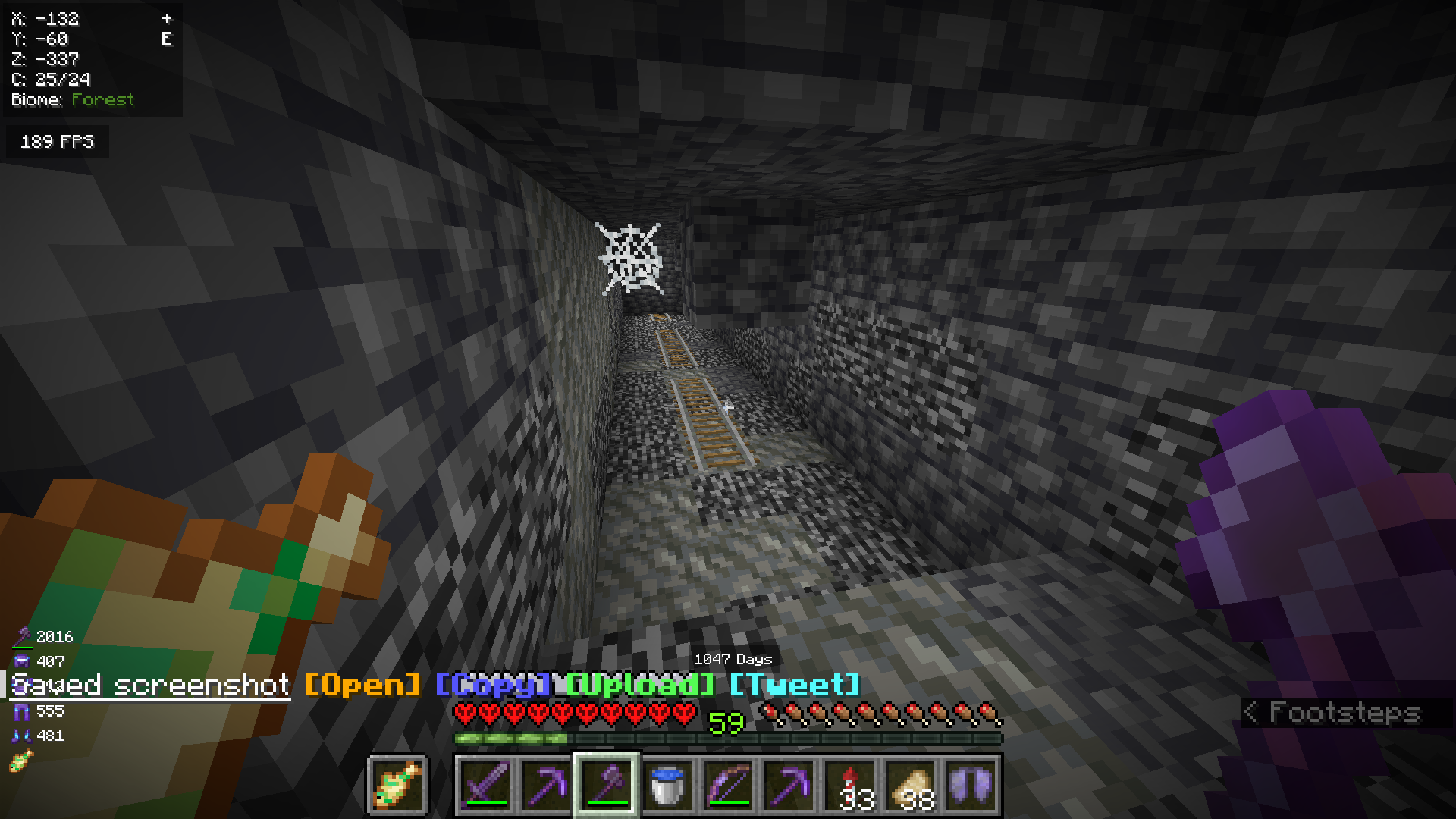Viewport: 1456px width, 819px height.
Task: Select the elytra in the last hotbar slot
Action: tap(971, 785)
